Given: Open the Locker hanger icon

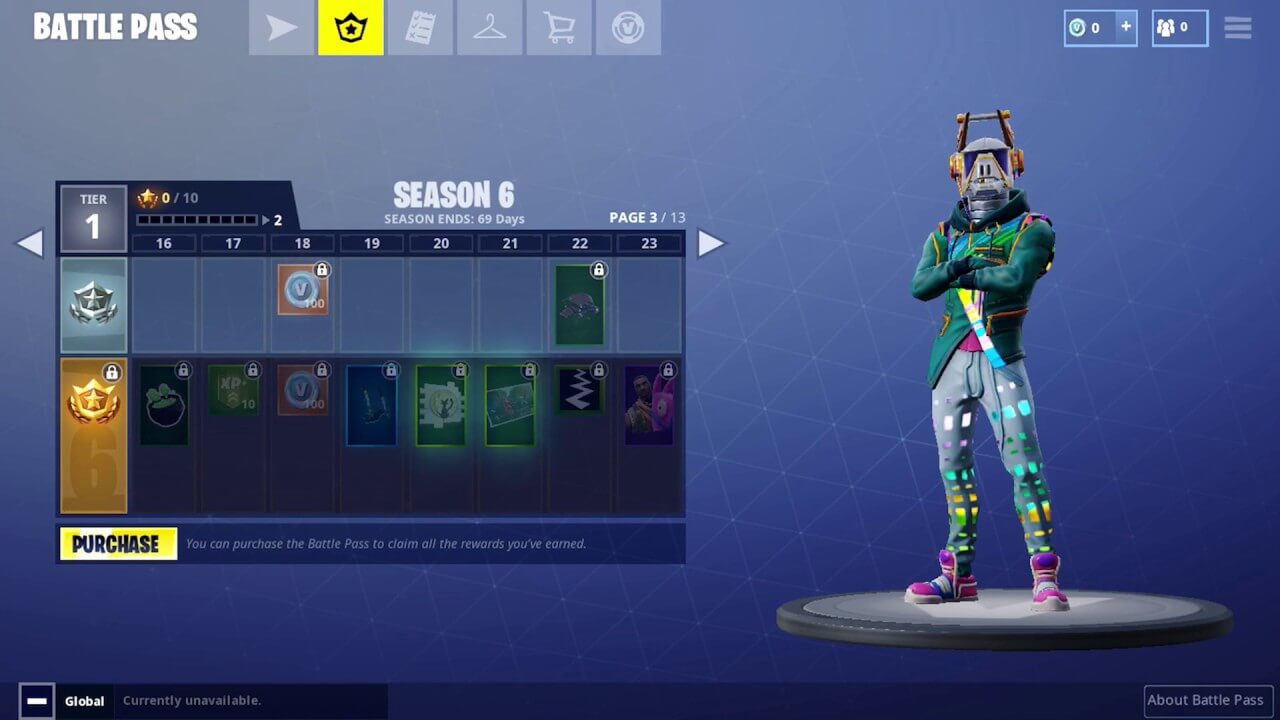Looking at the screenshot, I should tap(489, 27).
